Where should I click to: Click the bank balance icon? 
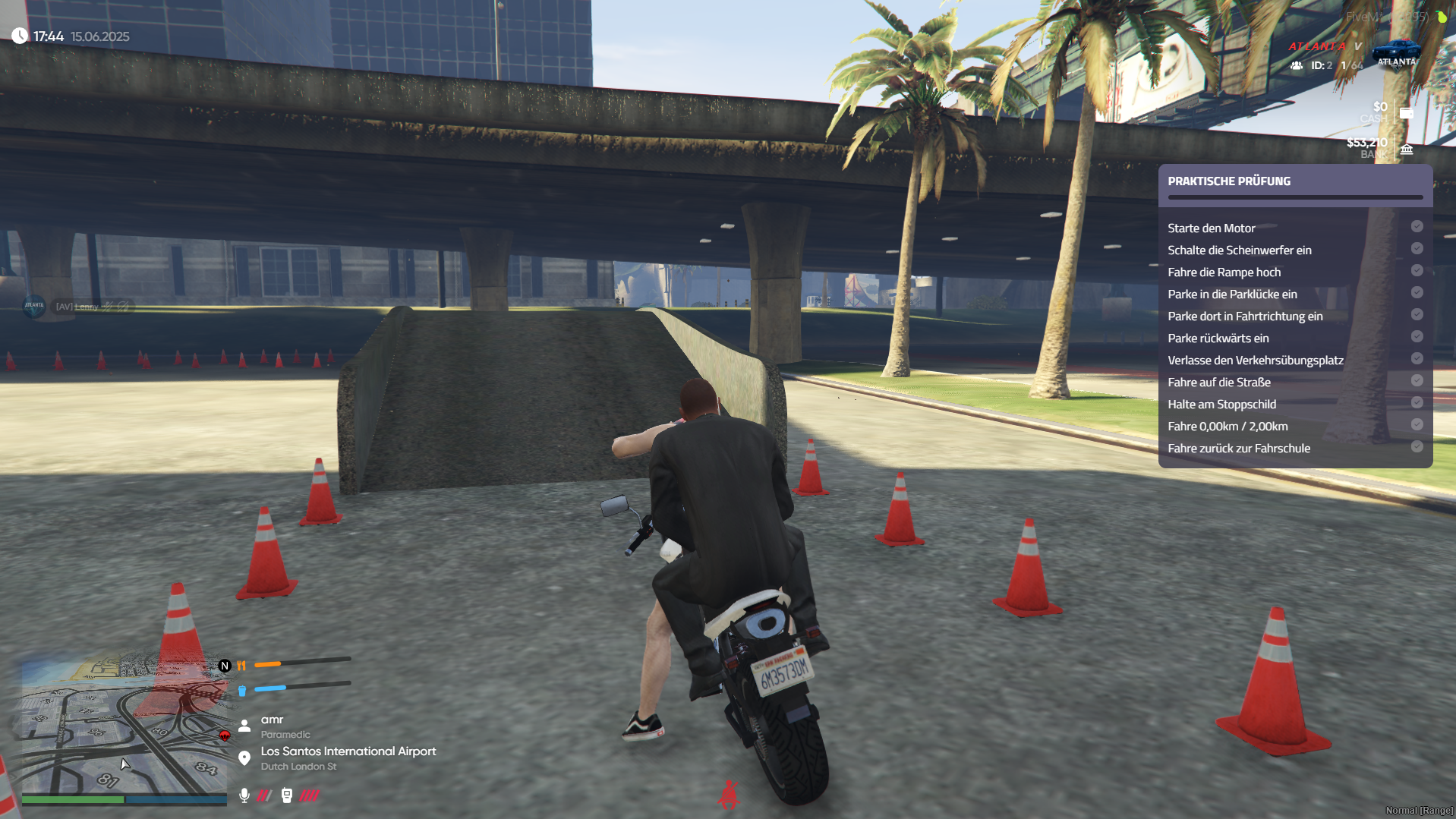(1406, 149)
